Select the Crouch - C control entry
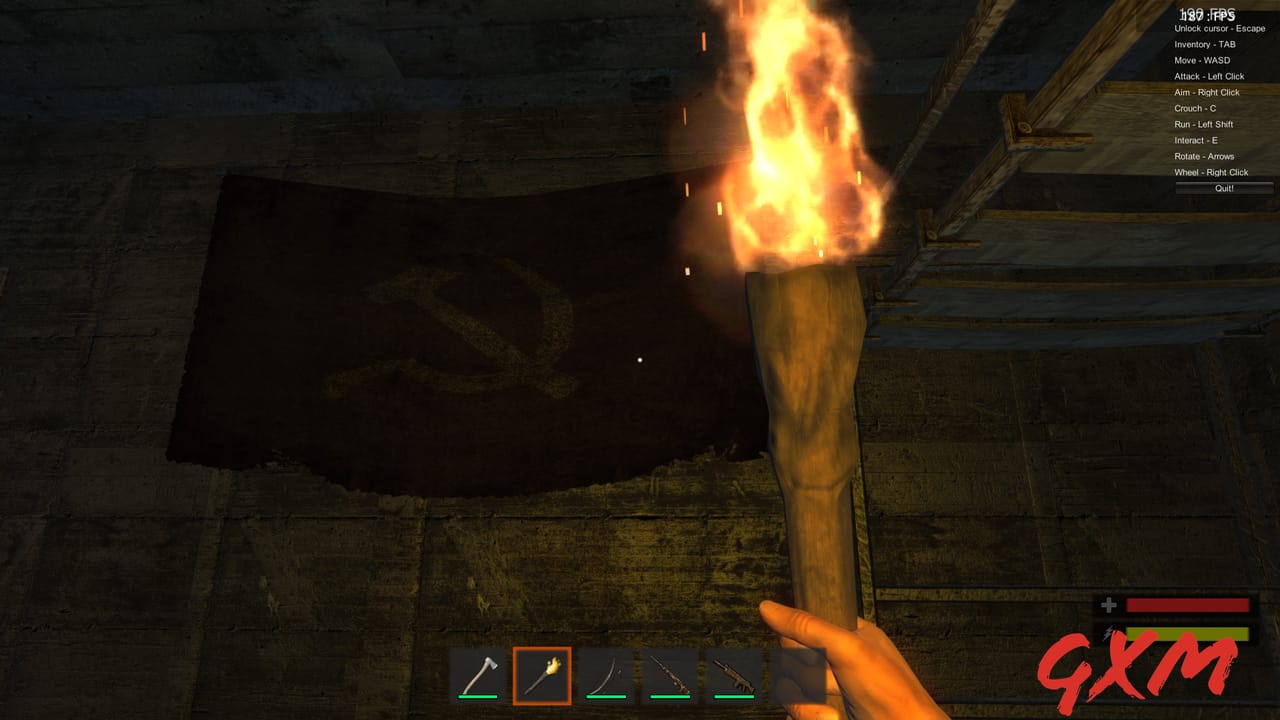 click(1197, 108)
